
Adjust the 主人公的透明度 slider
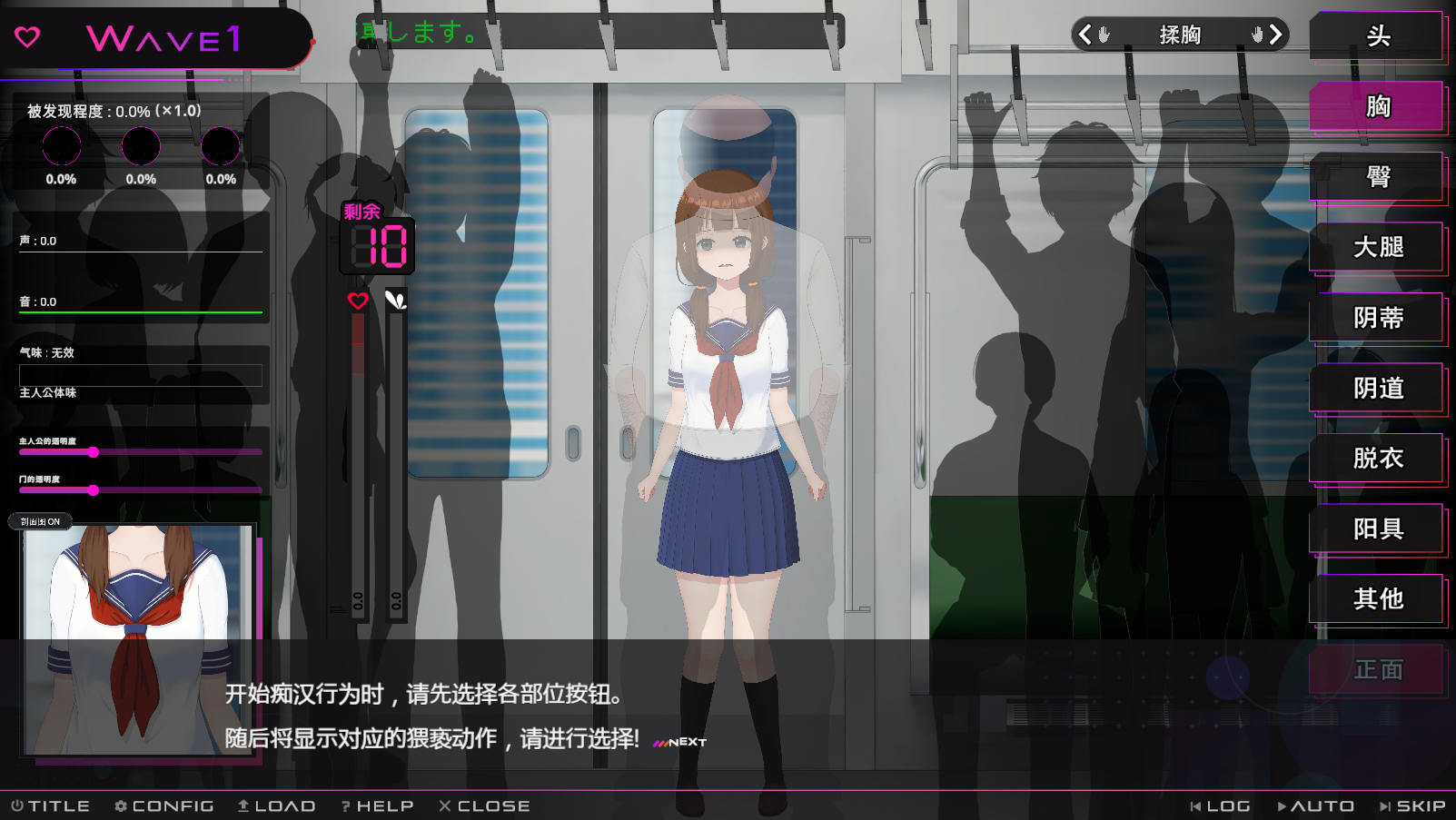point(94,452)
